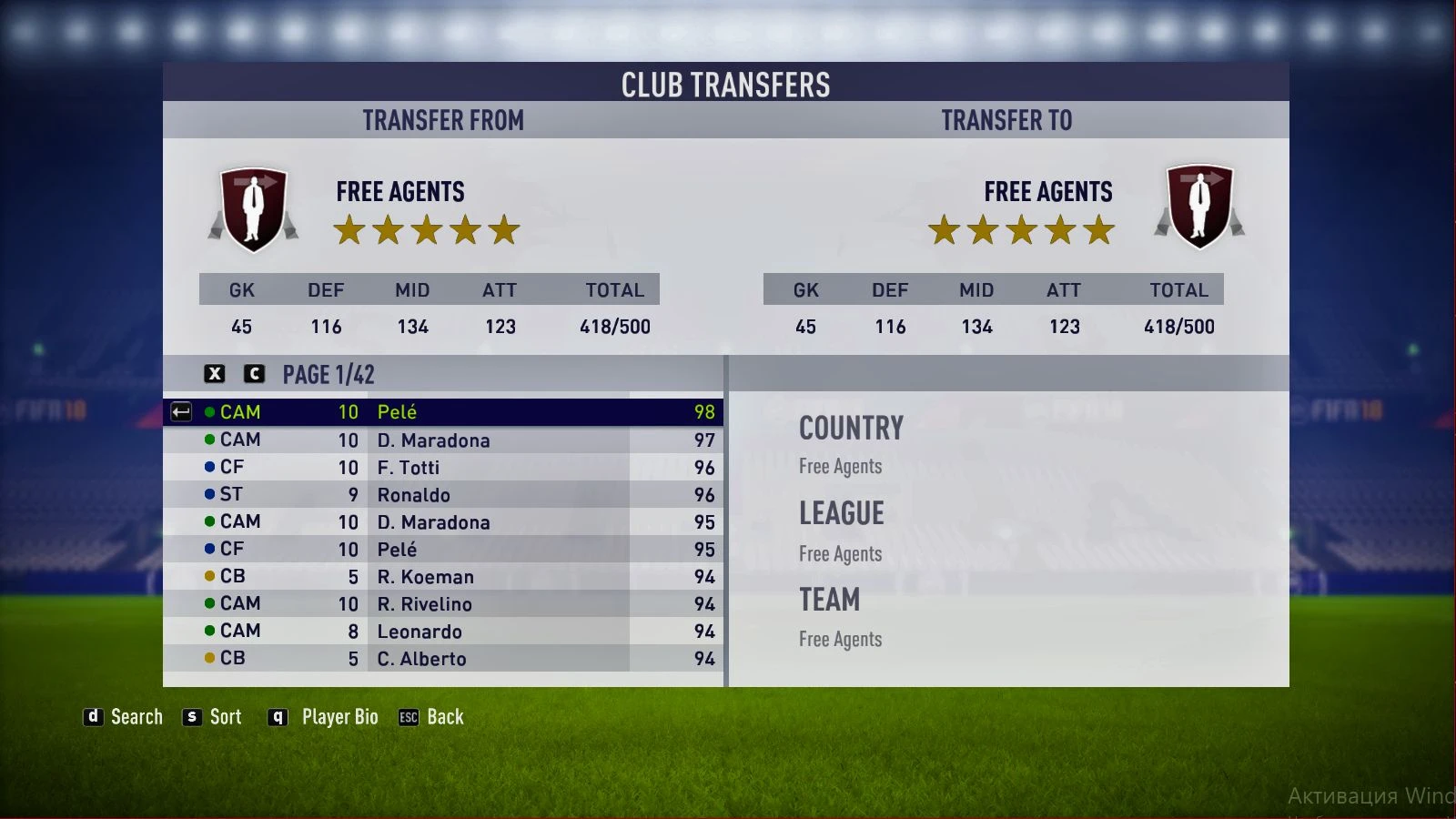
Task: Click the return arrow on Pelé's highlighted row
Action: [182, 412]
